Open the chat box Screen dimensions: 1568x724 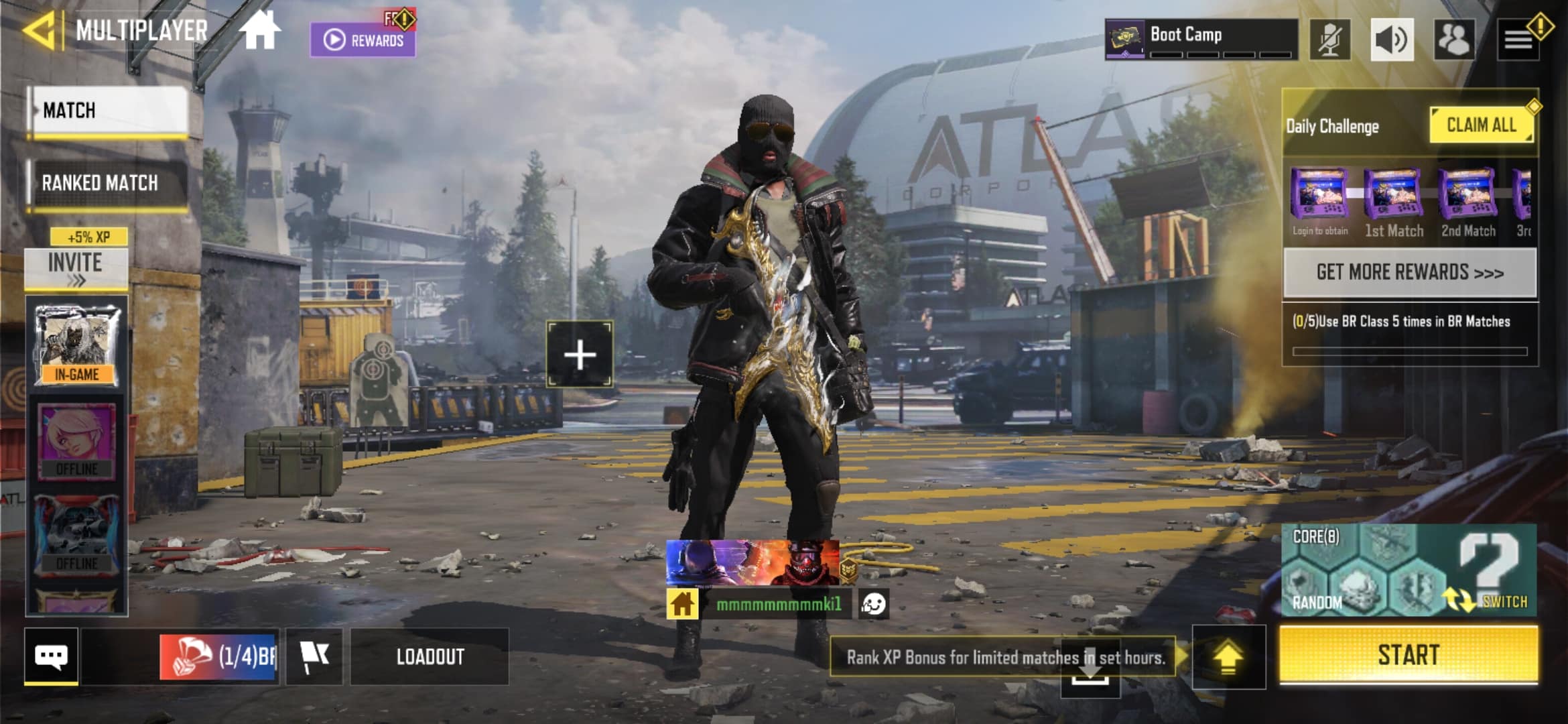click(x=51, y=656)
